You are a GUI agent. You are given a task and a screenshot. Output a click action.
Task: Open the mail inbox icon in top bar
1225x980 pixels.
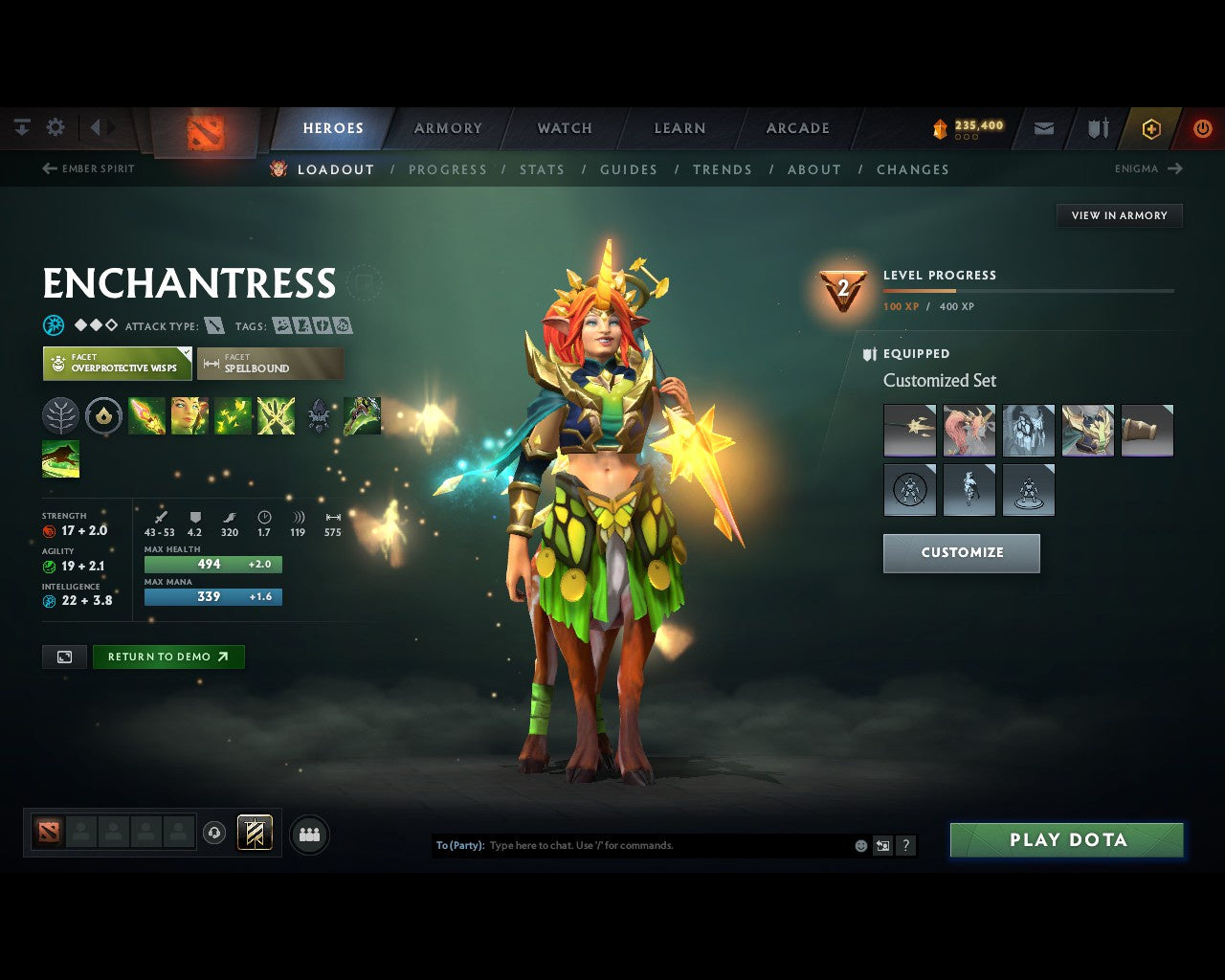click(1043, 128)
